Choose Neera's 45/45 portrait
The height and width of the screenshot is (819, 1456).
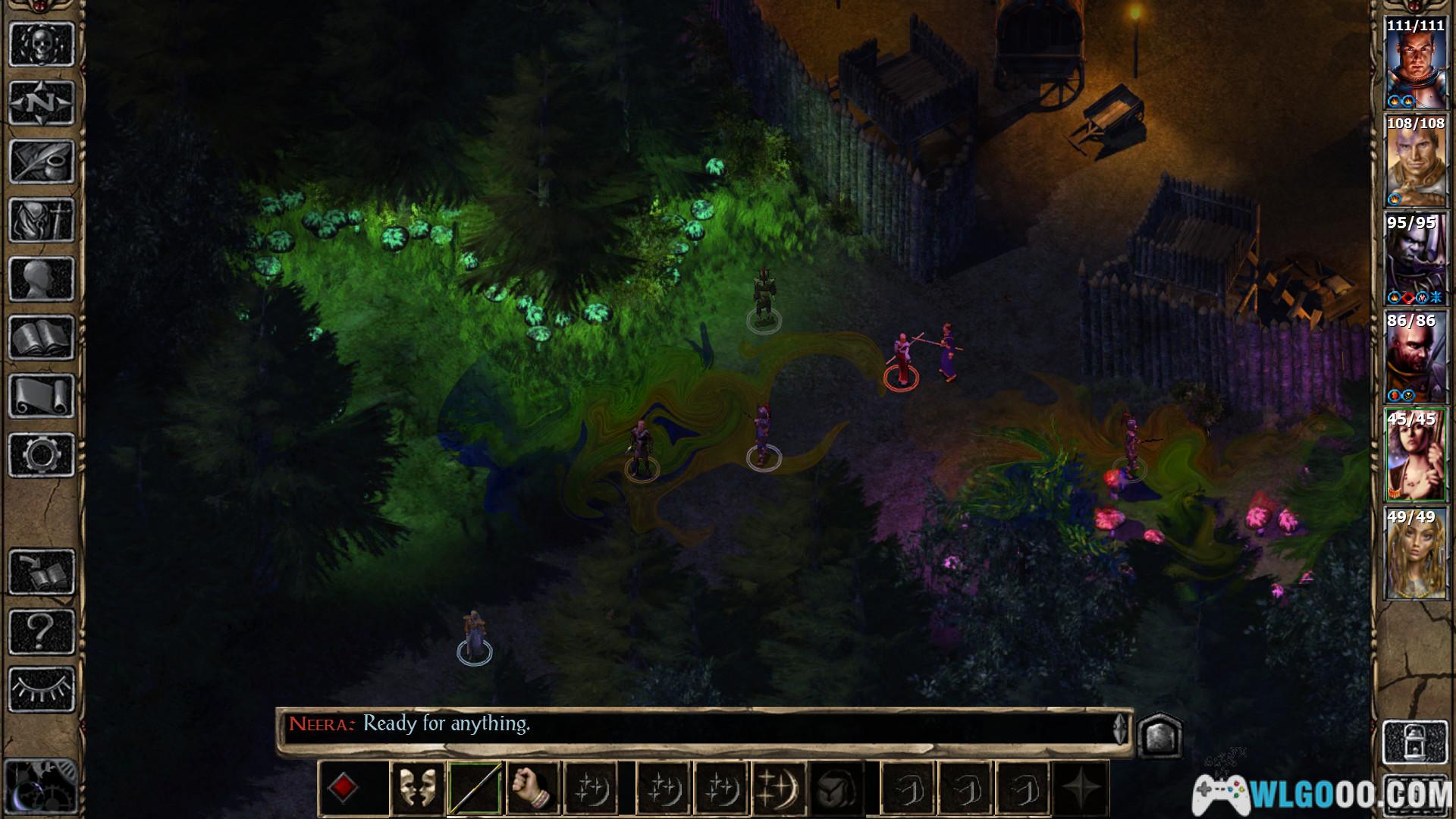tap(1415, 455)
